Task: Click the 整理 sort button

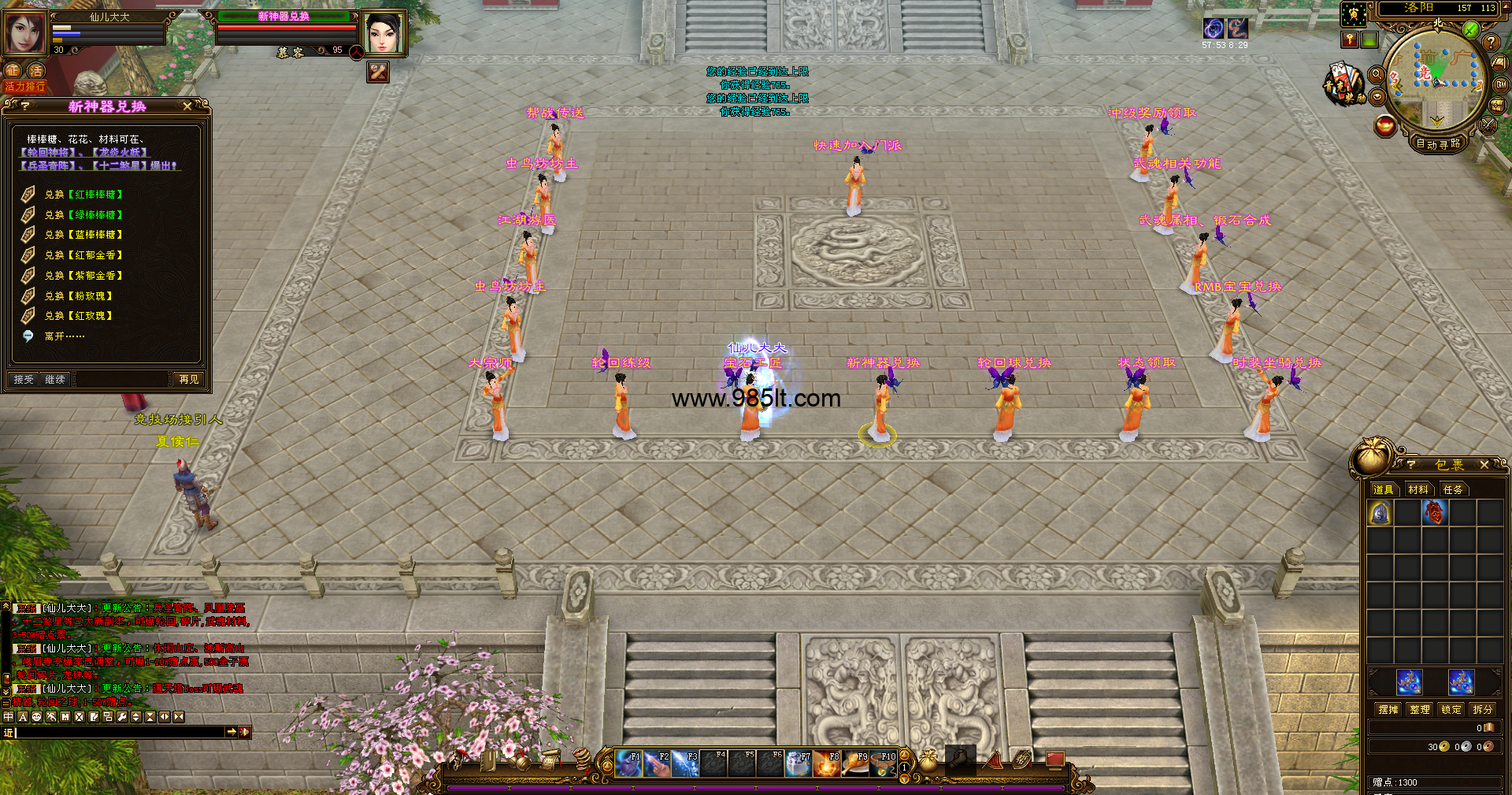Action: pos(1420,710)
